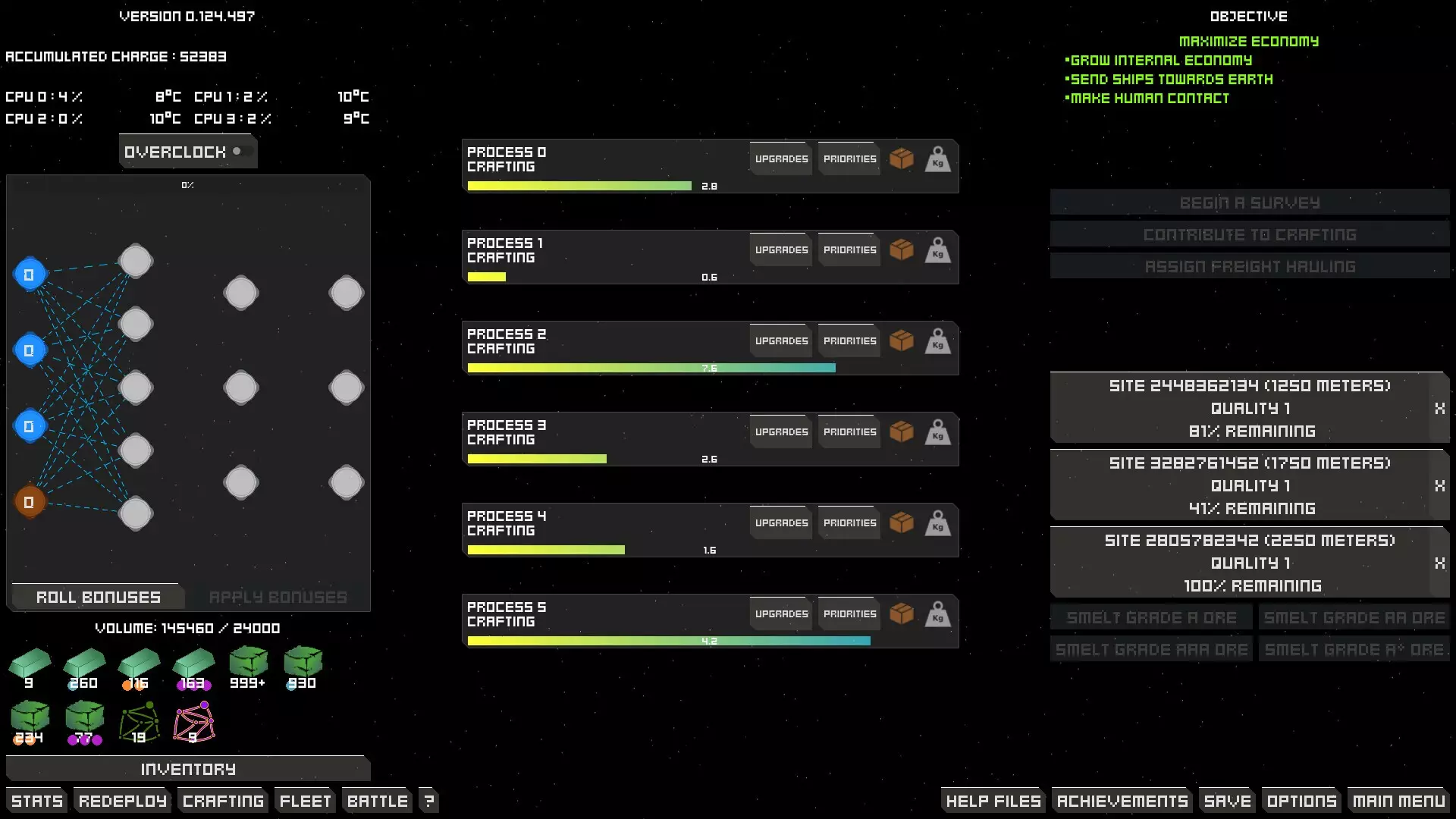This screenshot has height=819, width=1456.
Task: Click the olive network item with count 19
Action: 139,720
